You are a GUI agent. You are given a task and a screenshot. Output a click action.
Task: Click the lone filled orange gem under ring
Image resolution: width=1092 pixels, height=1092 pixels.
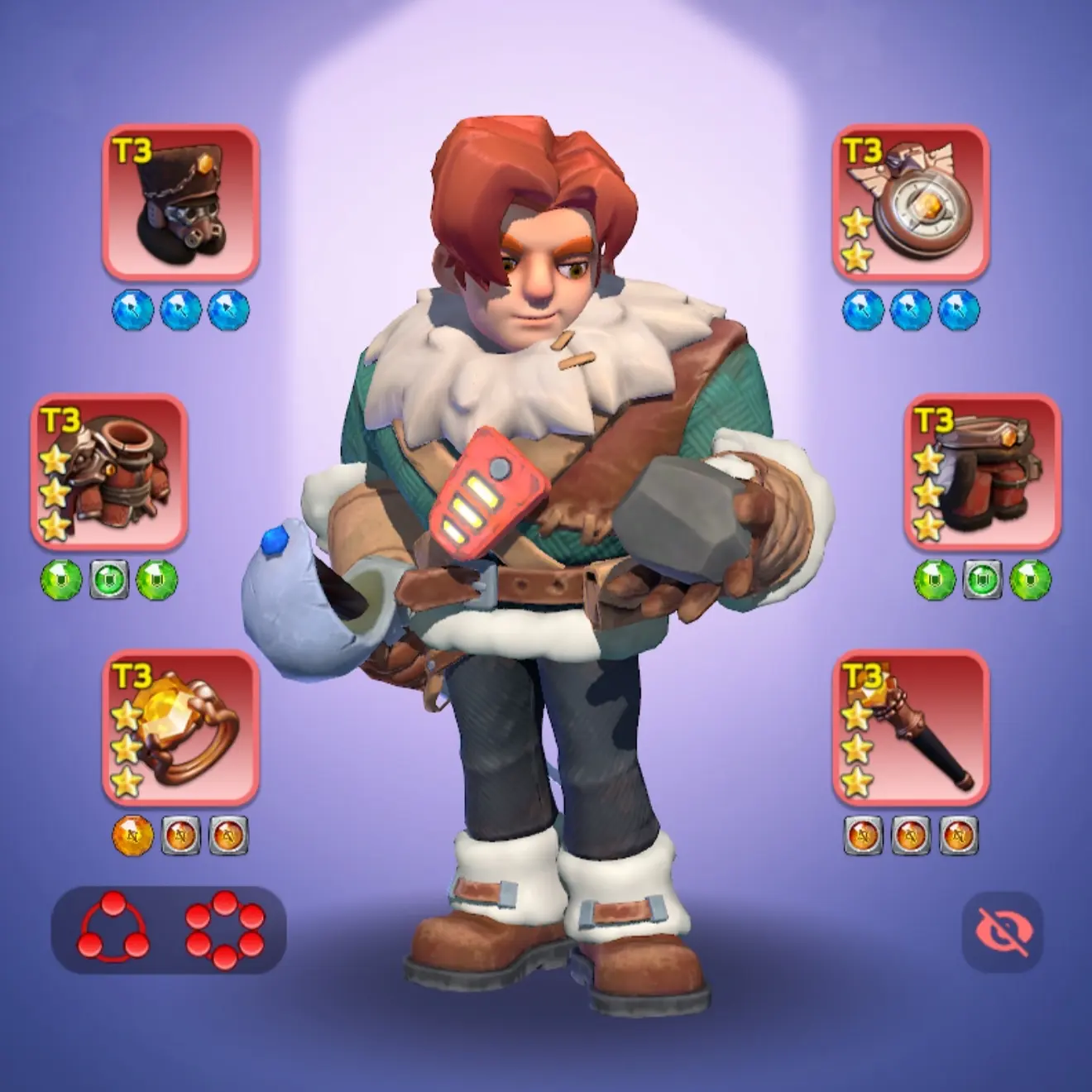132,836
